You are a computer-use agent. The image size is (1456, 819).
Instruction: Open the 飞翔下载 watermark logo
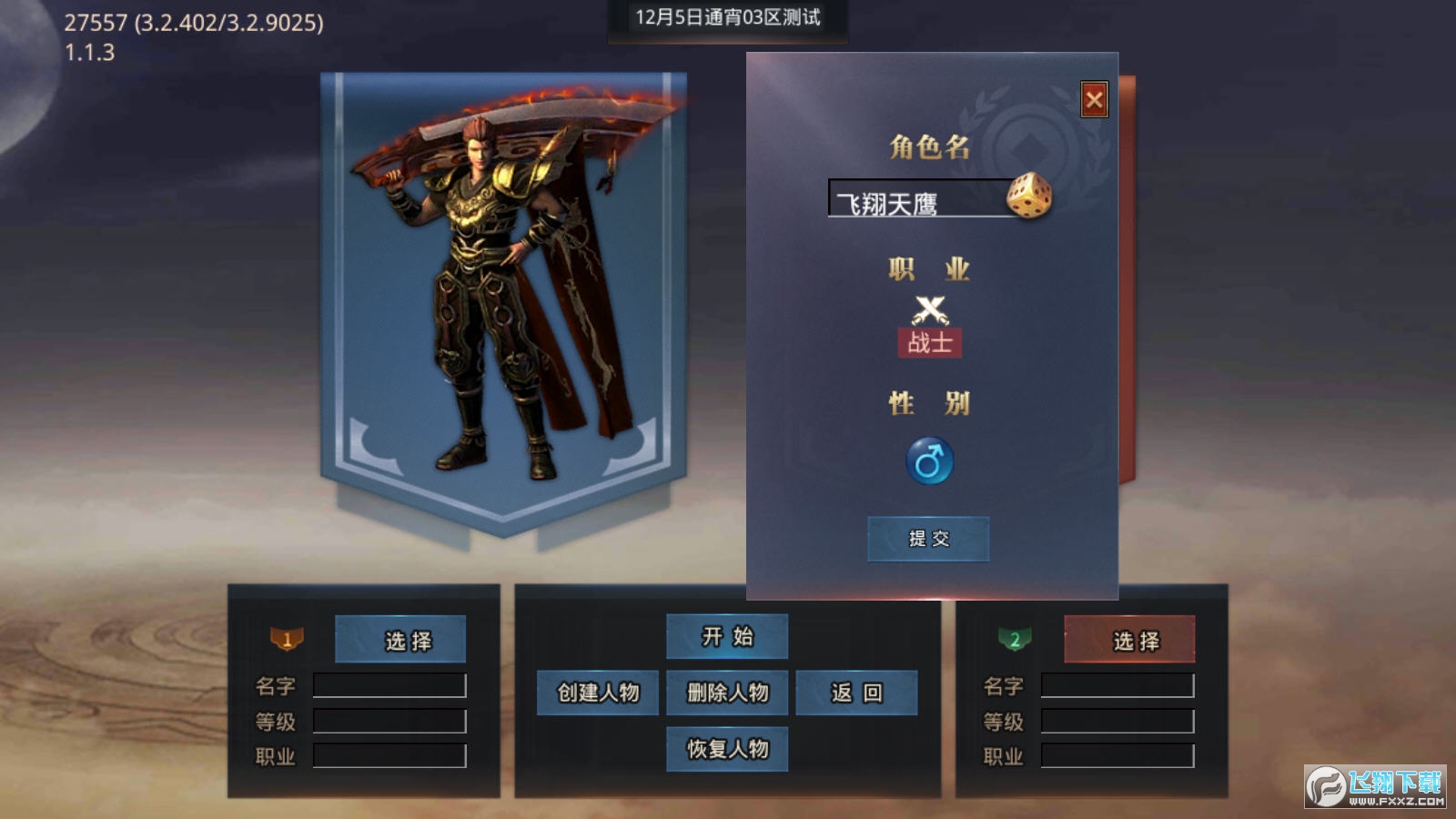[1375, 786]
